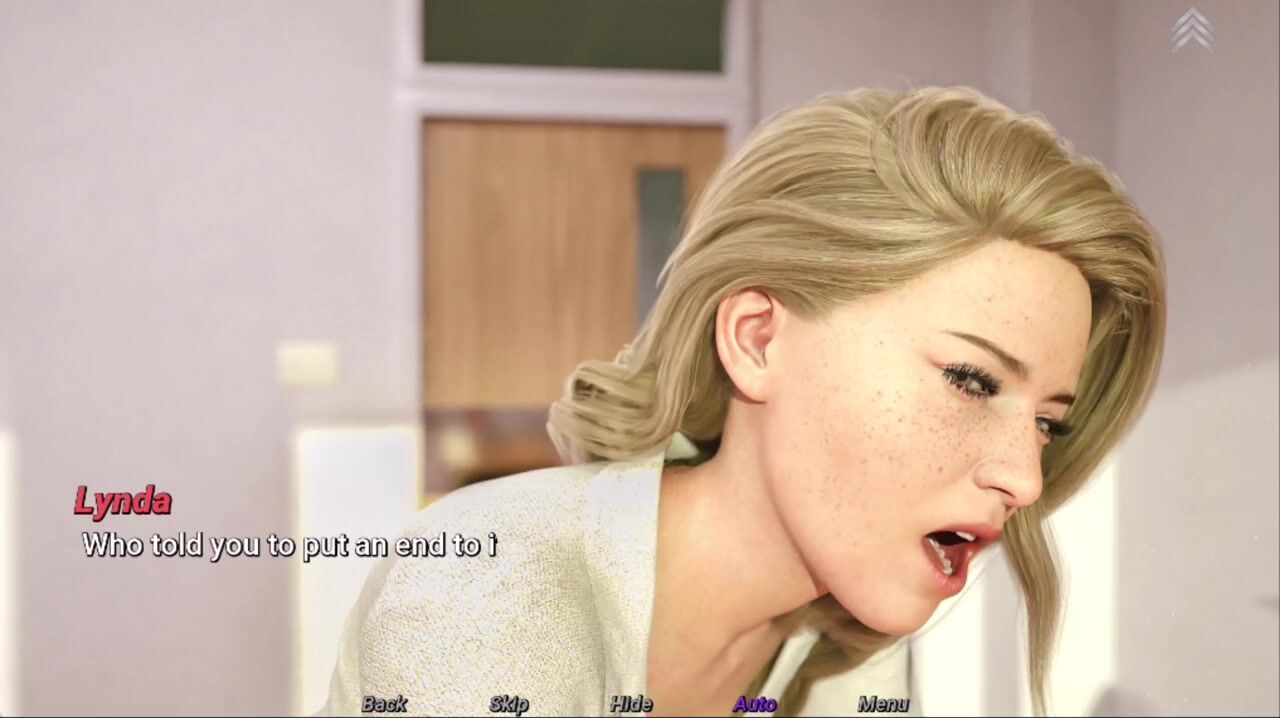Click the triple chevron icon in the corner
The height and width of the screenshot is (718, 1280).
point(1192,30)
